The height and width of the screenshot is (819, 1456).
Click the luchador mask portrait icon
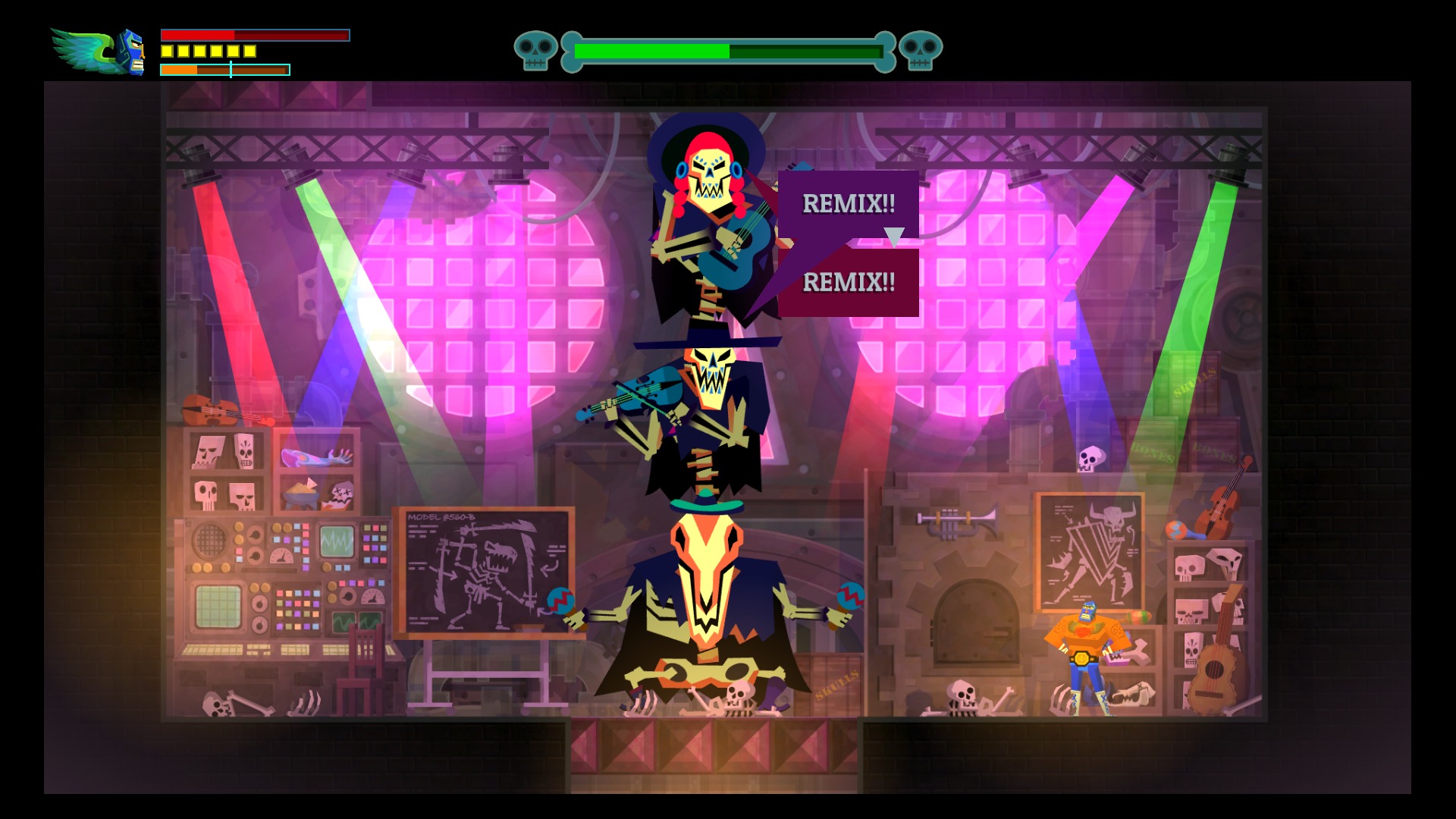[x=130, y=52]
